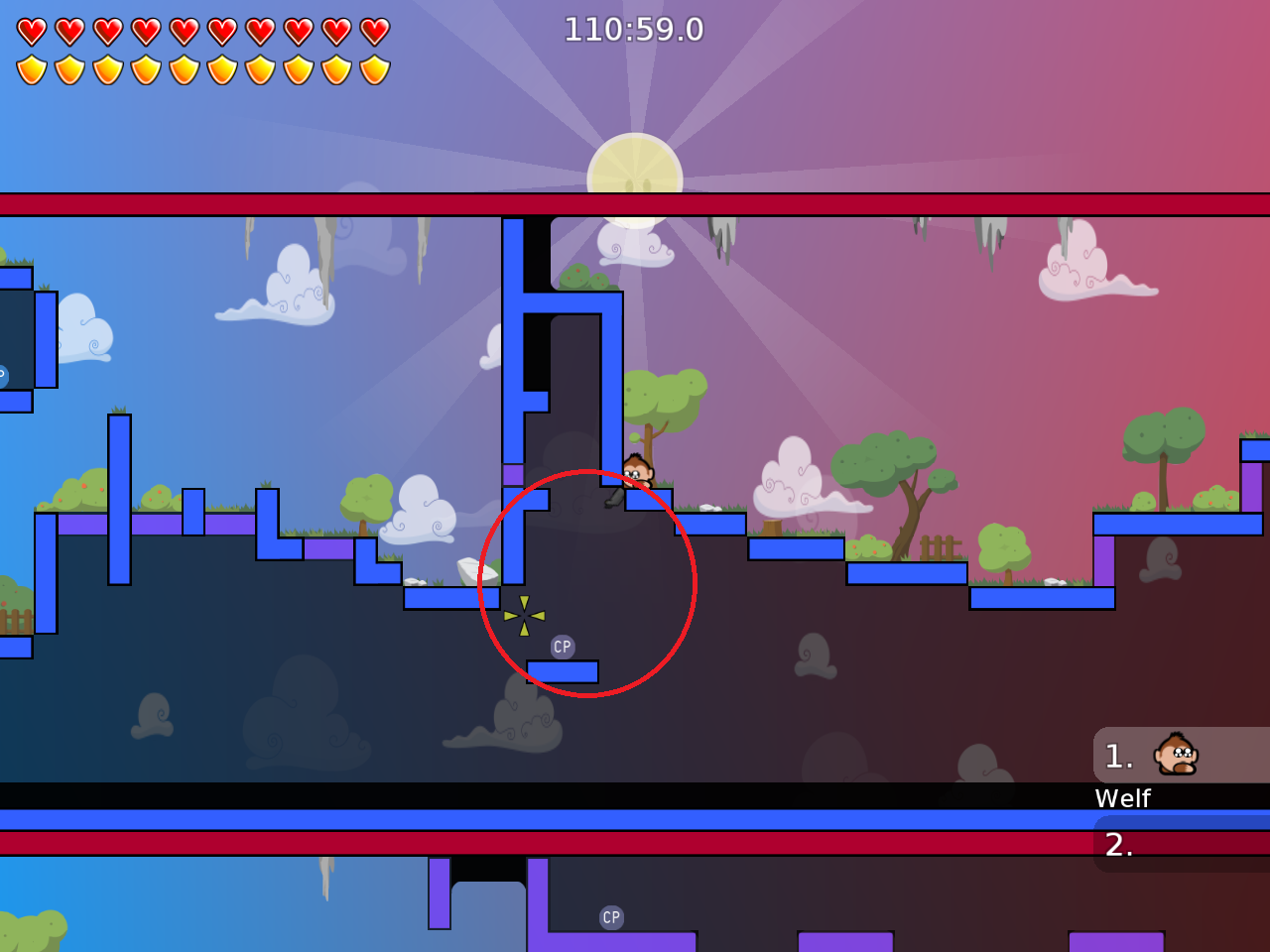Click the second shield icon
The height and width of the screenshot is (952, 1270).
click(69, 69)
